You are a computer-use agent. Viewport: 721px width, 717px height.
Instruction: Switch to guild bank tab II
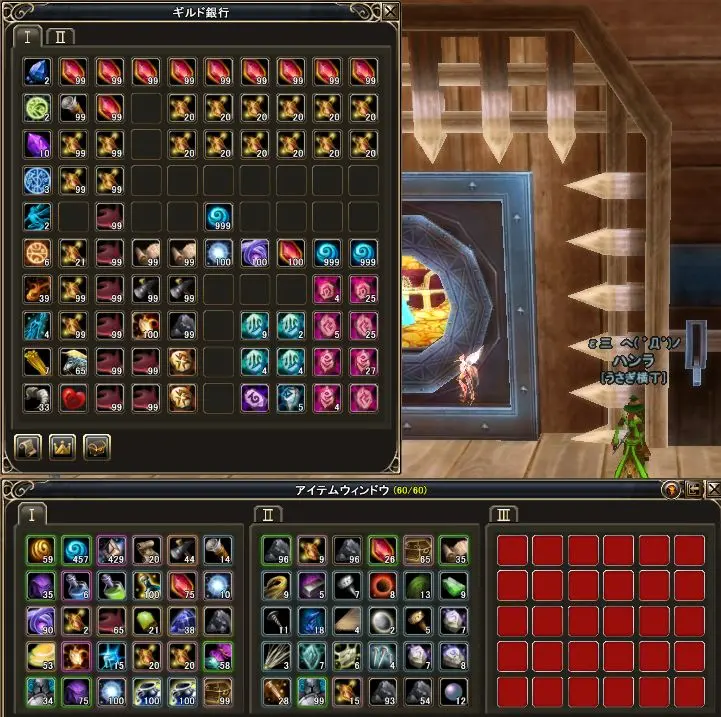[x=60, y=36]
